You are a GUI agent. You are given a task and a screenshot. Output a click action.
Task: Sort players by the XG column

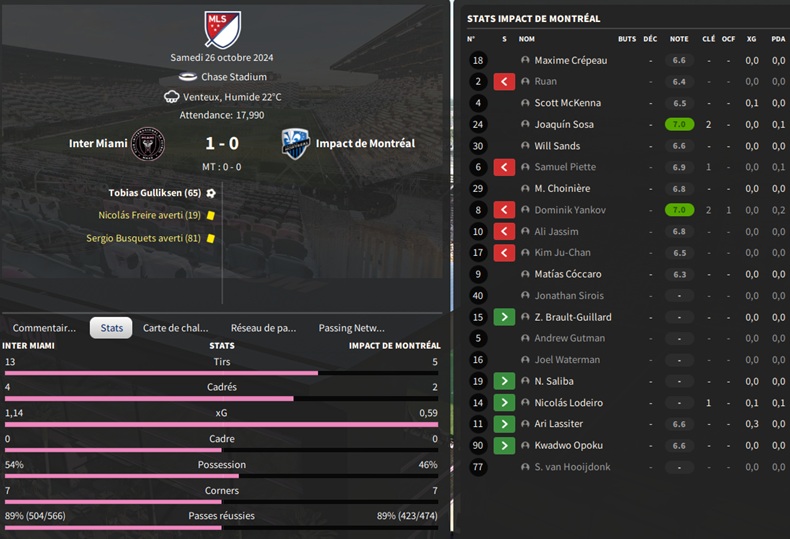pyautogui.click(x=751, y=39)
